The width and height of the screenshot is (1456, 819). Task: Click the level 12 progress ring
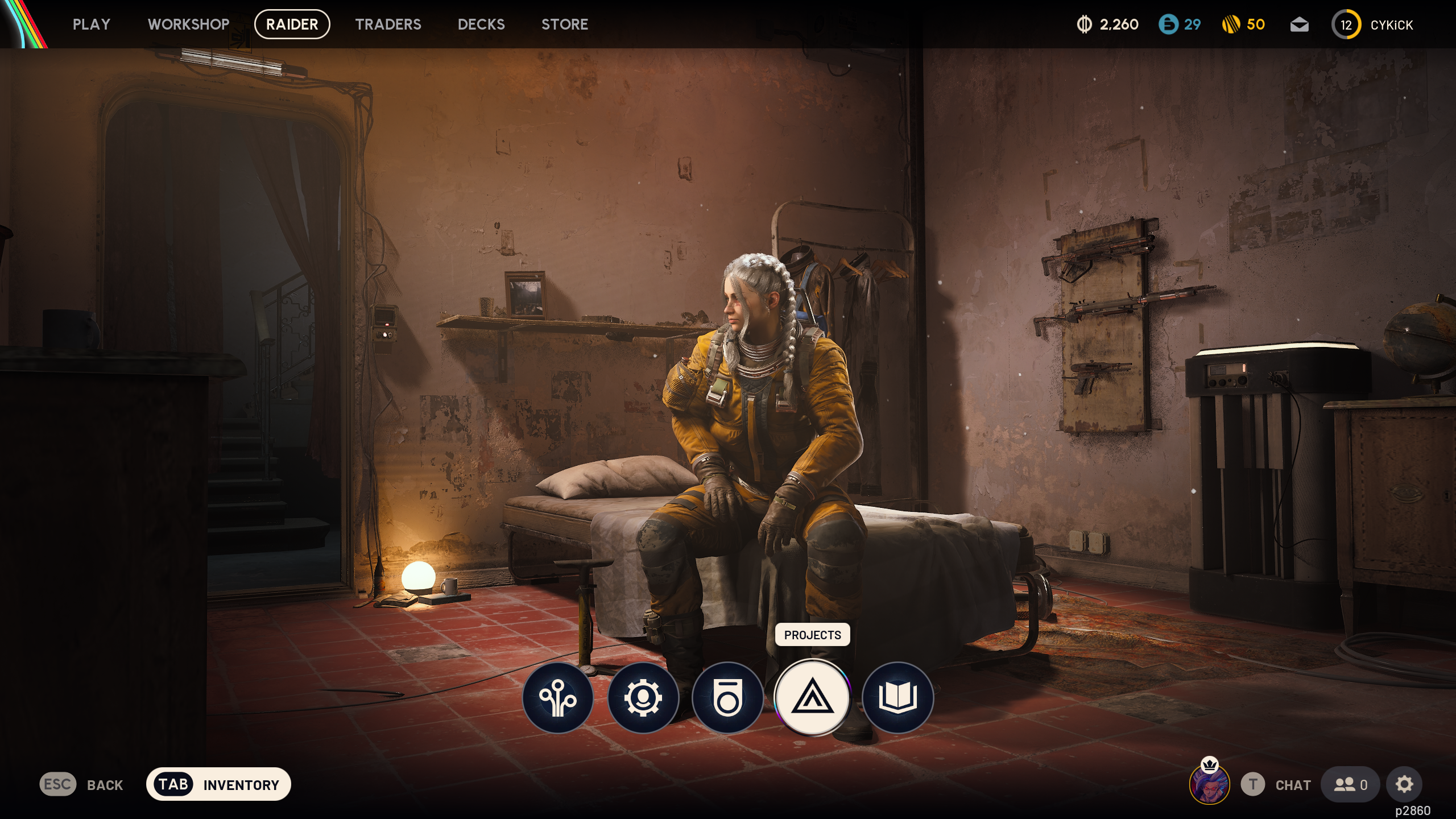[x=1347, y=24]
